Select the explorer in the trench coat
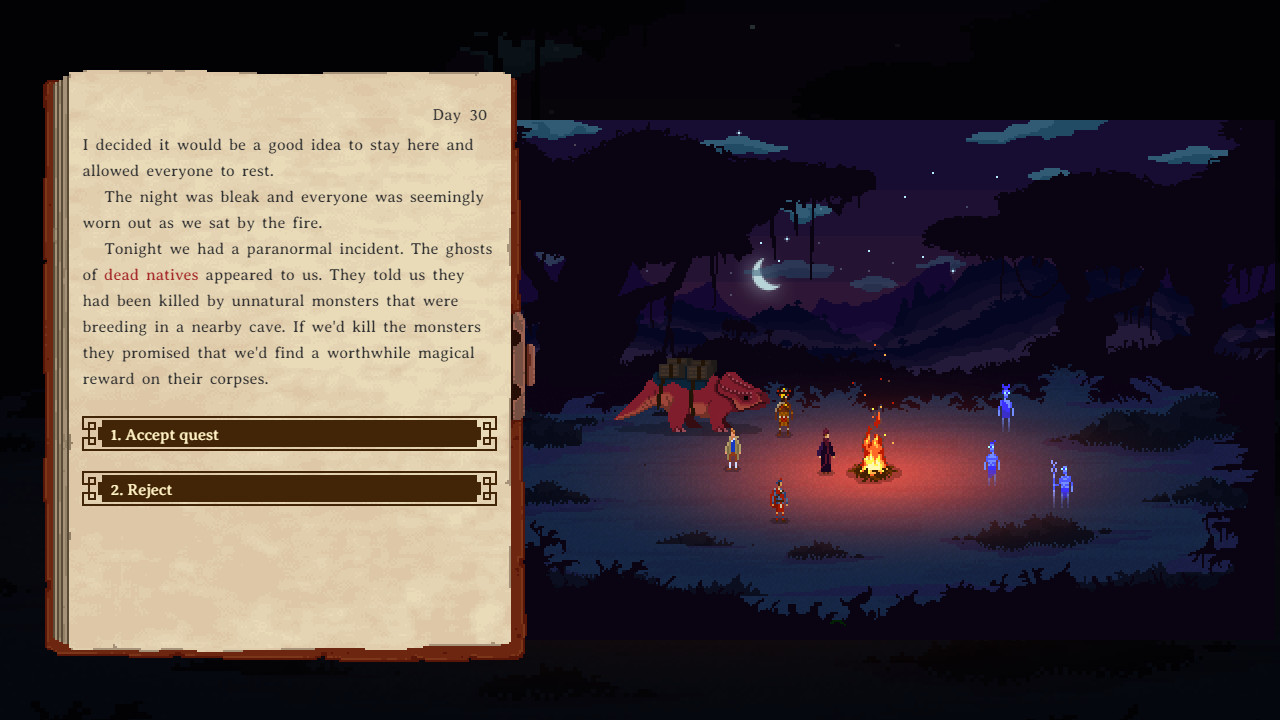This screenshot has width=1280, height=720. coord(731,447)
